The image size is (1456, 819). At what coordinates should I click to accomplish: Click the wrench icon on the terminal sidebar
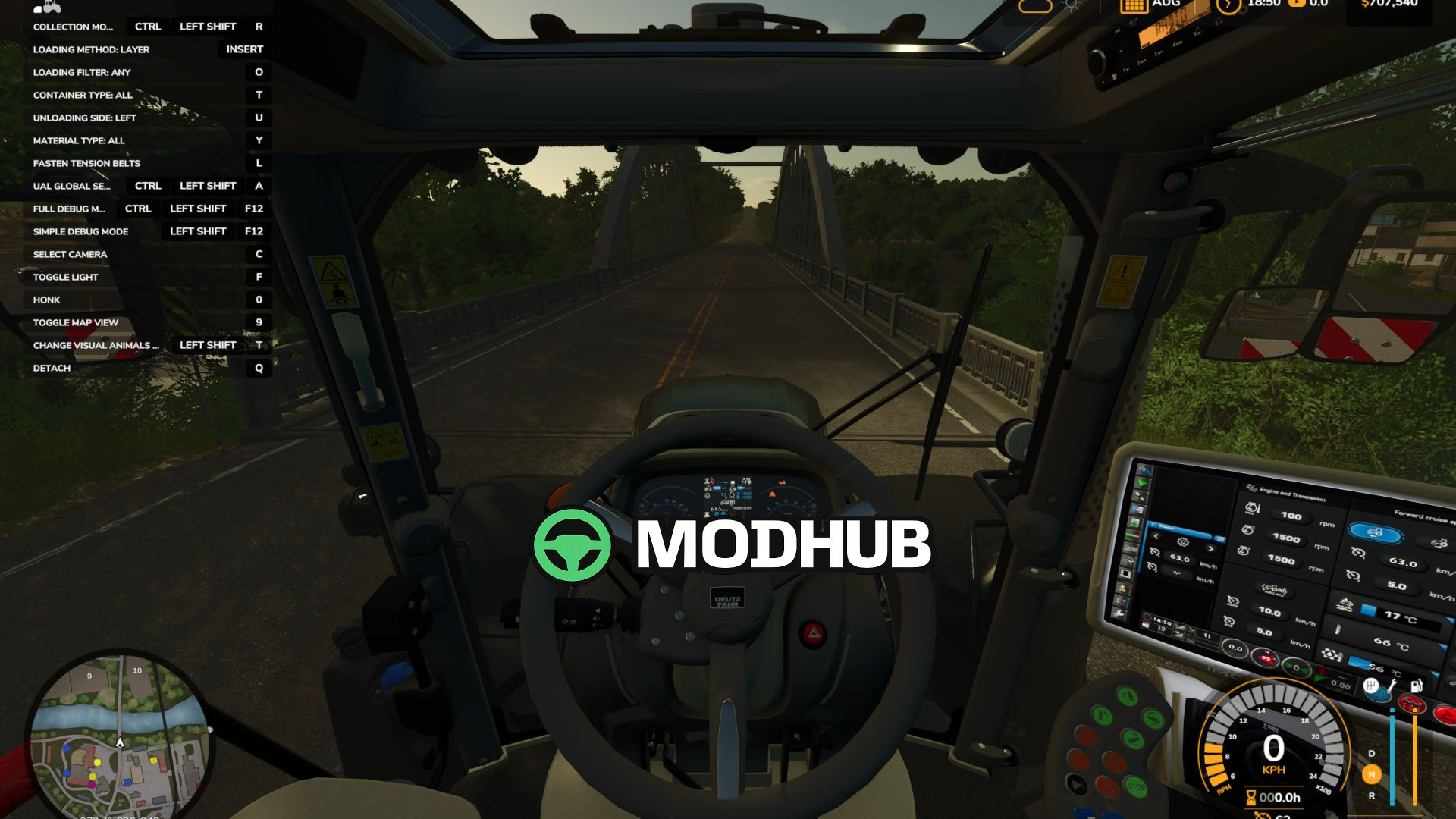1119,614
